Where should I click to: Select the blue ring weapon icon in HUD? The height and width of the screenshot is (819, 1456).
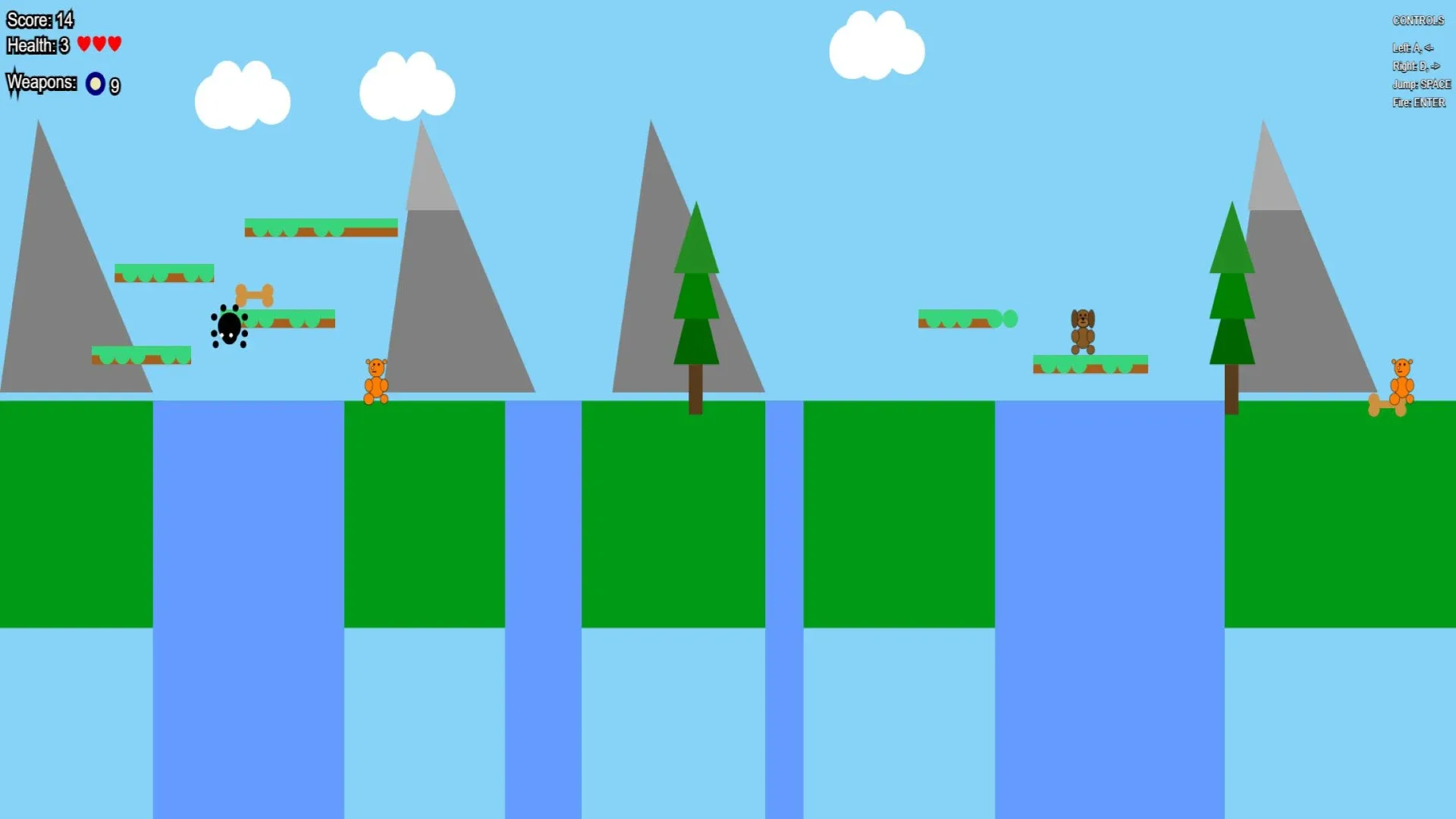(96, 83)
